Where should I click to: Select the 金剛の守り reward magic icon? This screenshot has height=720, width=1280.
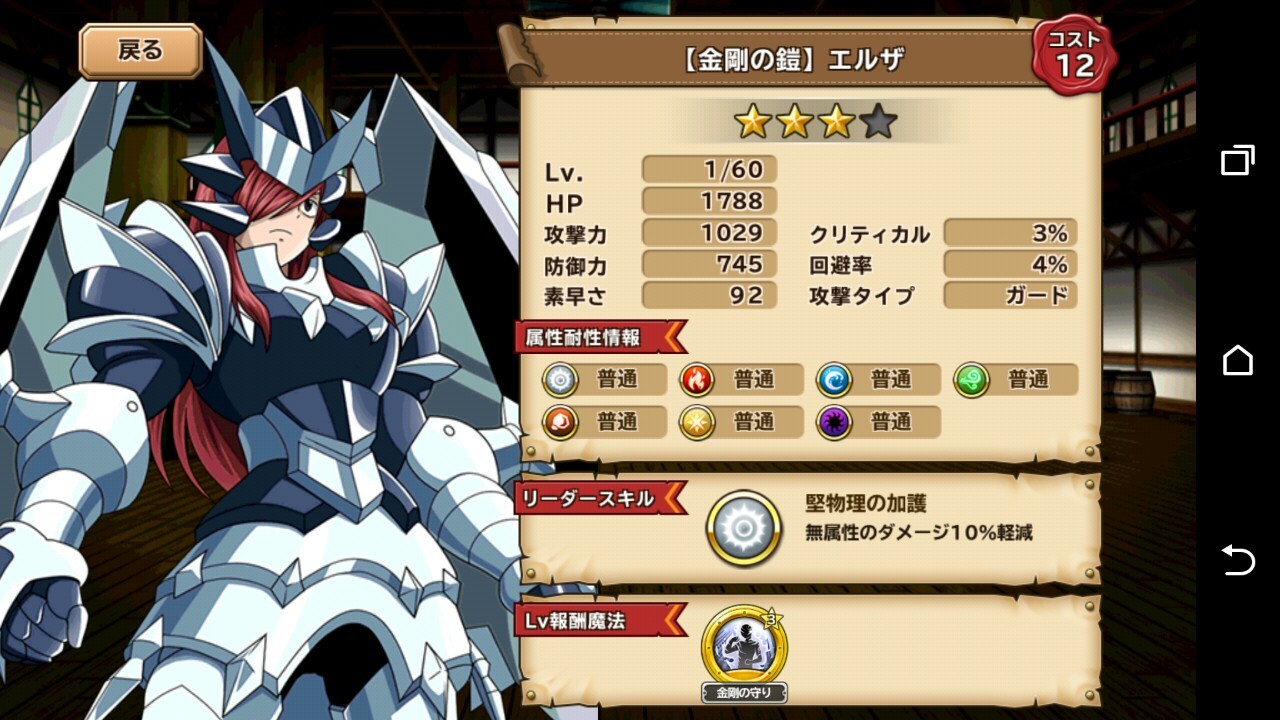744,648
